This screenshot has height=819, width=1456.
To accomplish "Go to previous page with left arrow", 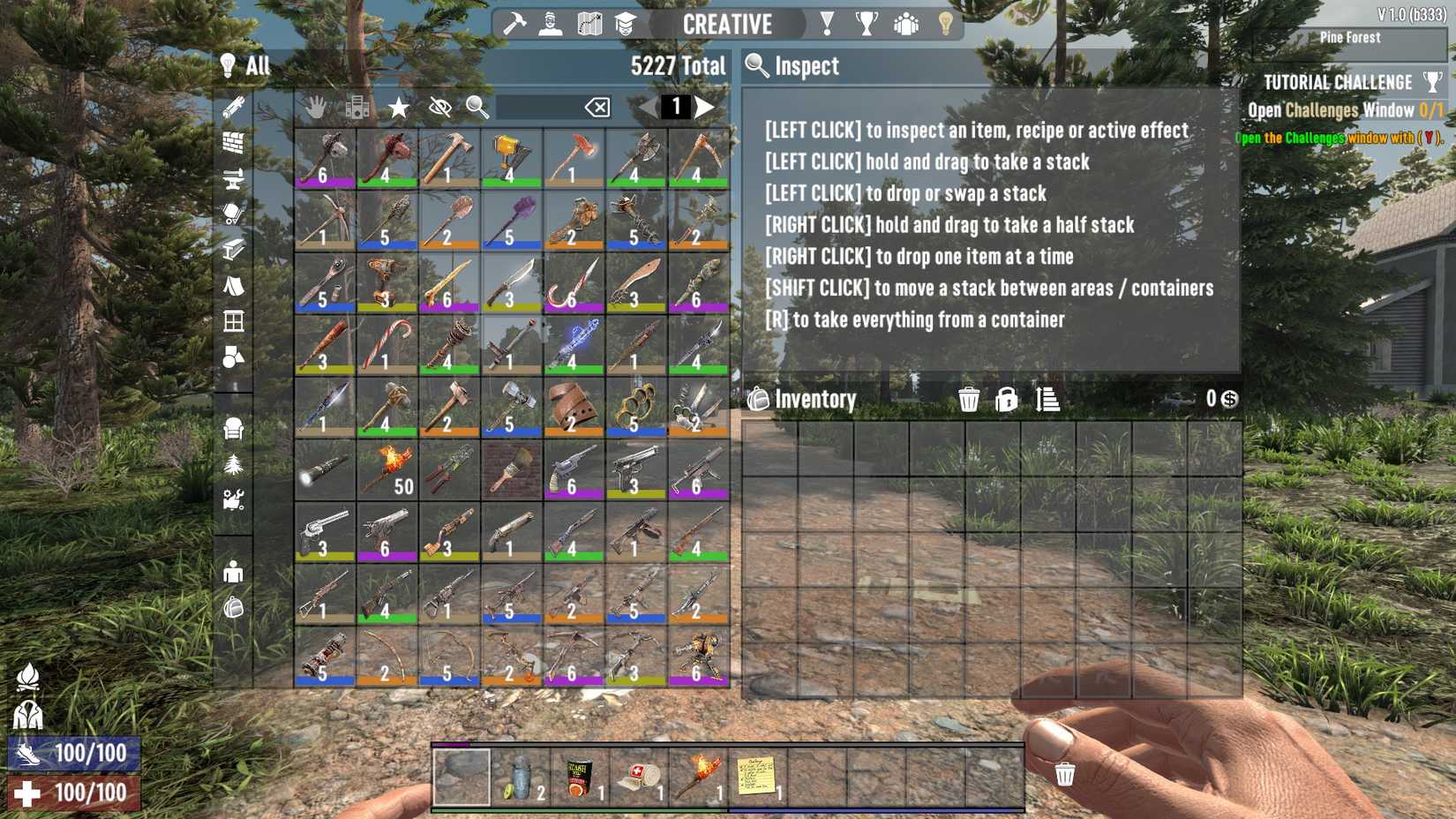I will (x=647, y=107).
